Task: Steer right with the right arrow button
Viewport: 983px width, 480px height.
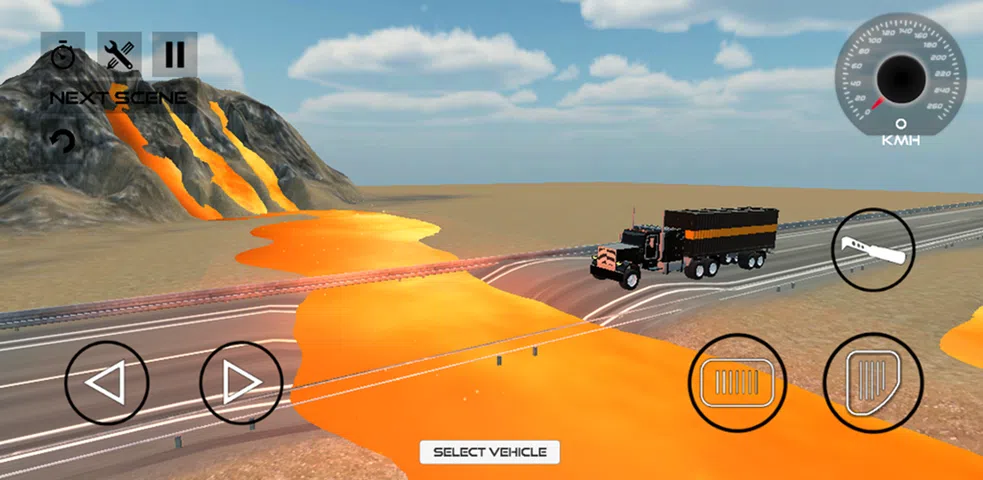Action: click(x=241, y=382)
